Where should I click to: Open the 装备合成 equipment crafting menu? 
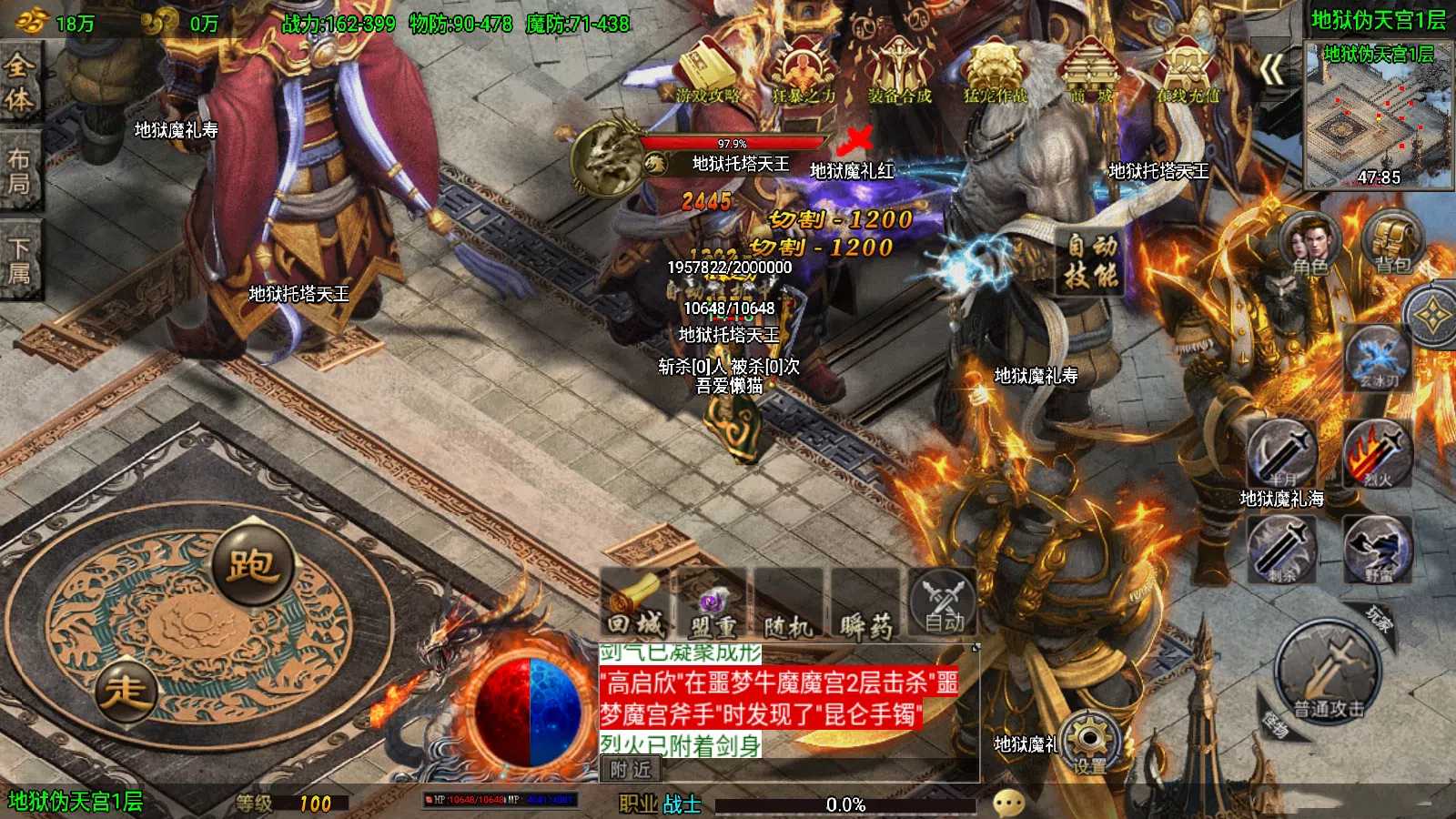(x=899, y=71)
